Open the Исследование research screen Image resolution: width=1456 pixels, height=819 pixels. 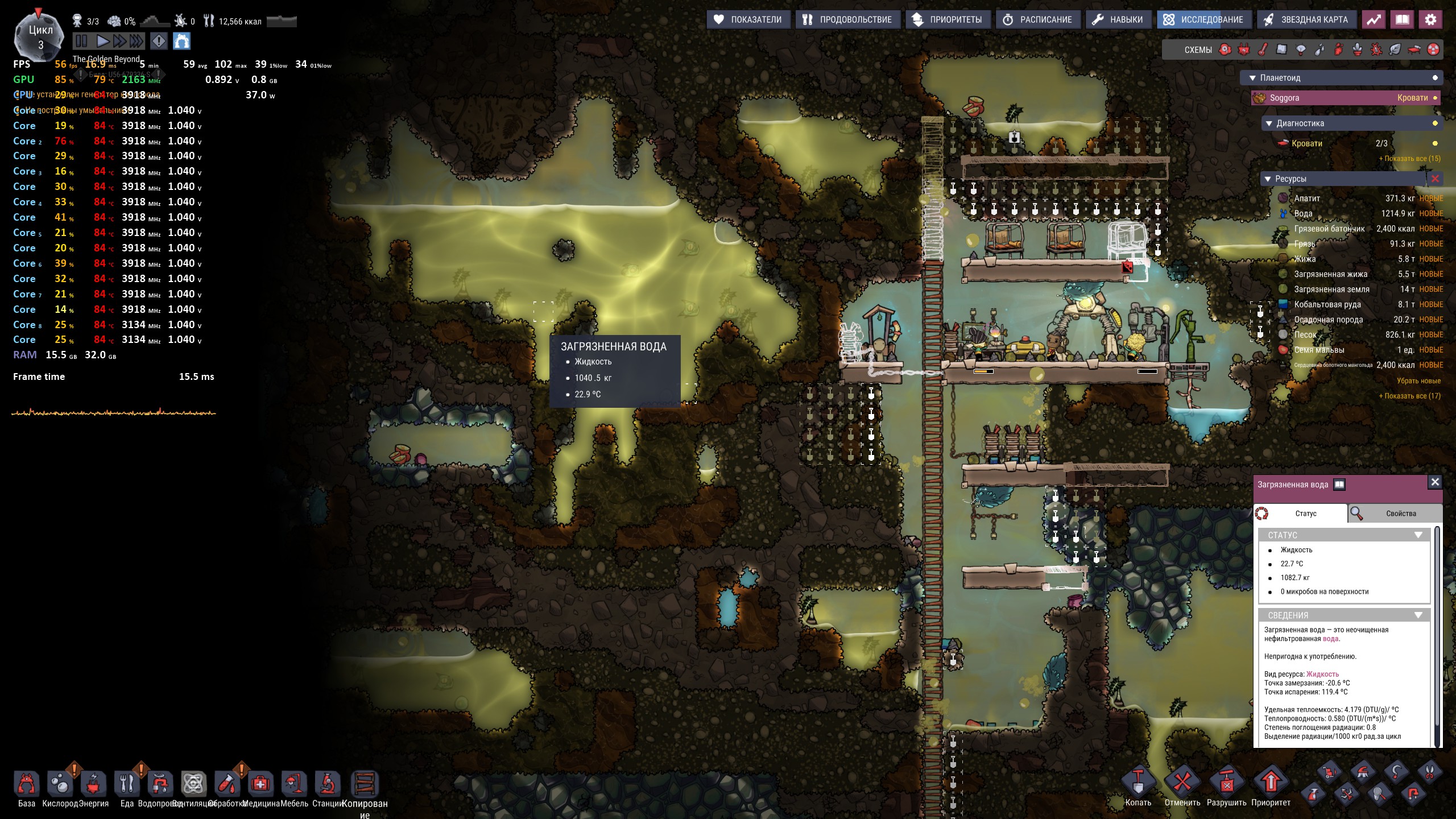(x=1203, y=20)
